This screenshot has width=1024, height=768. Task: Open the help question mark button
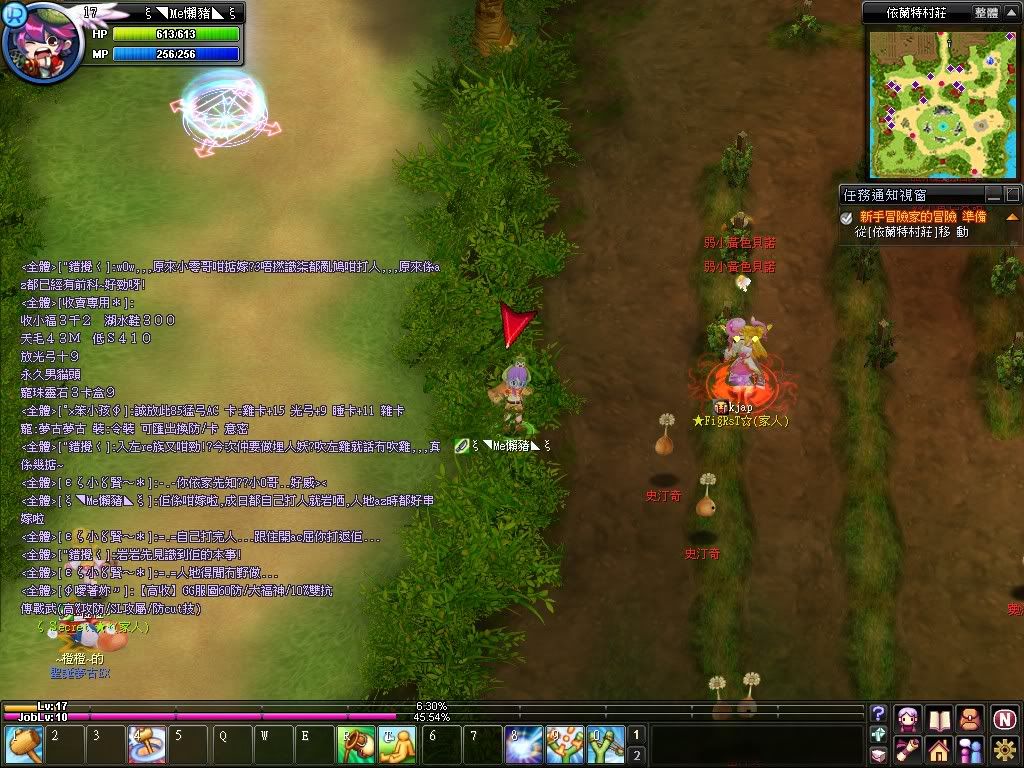coord(879,714)
